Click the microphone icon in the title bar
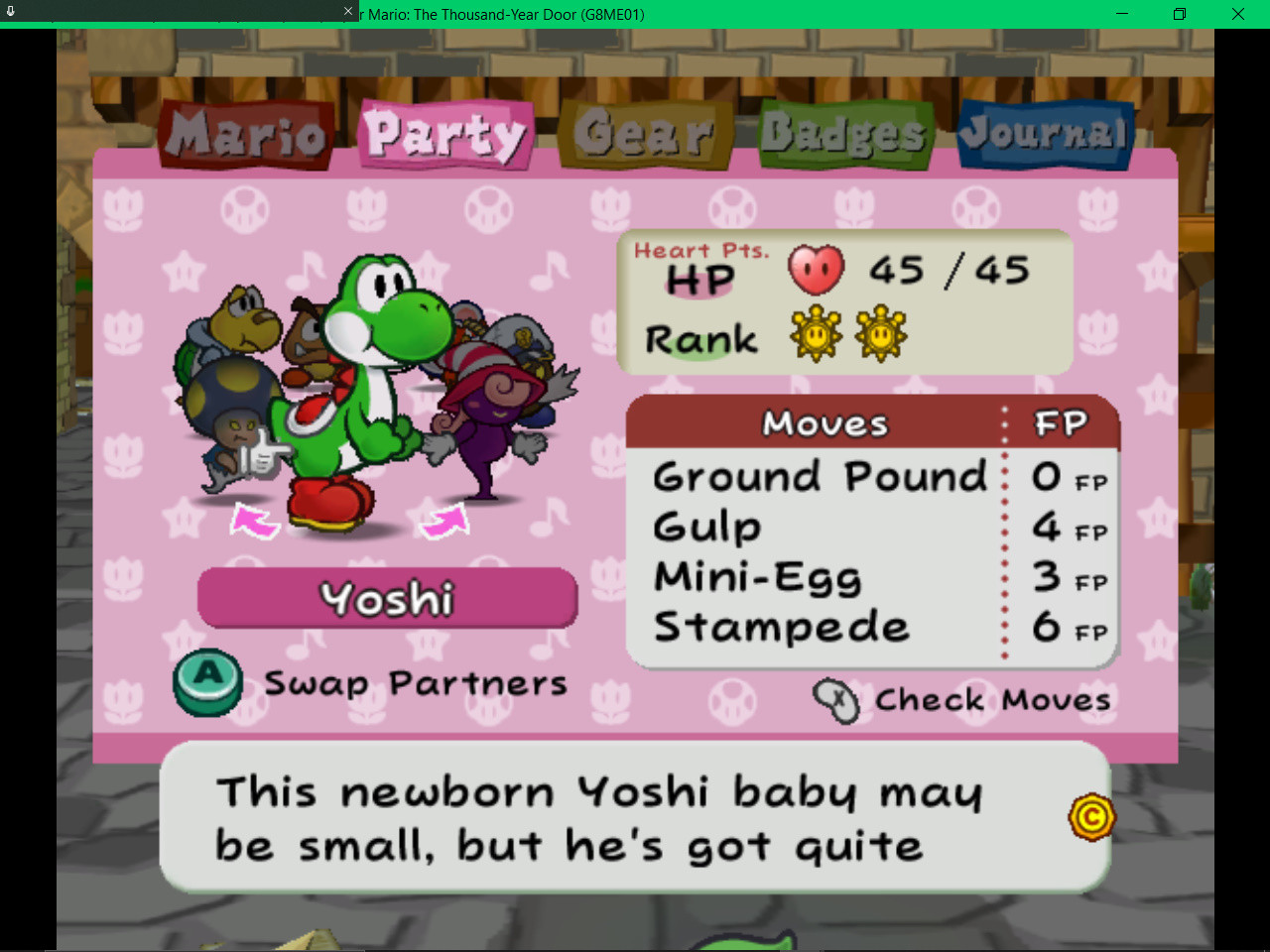The image size is (1270, 952). tap(10, 10)
